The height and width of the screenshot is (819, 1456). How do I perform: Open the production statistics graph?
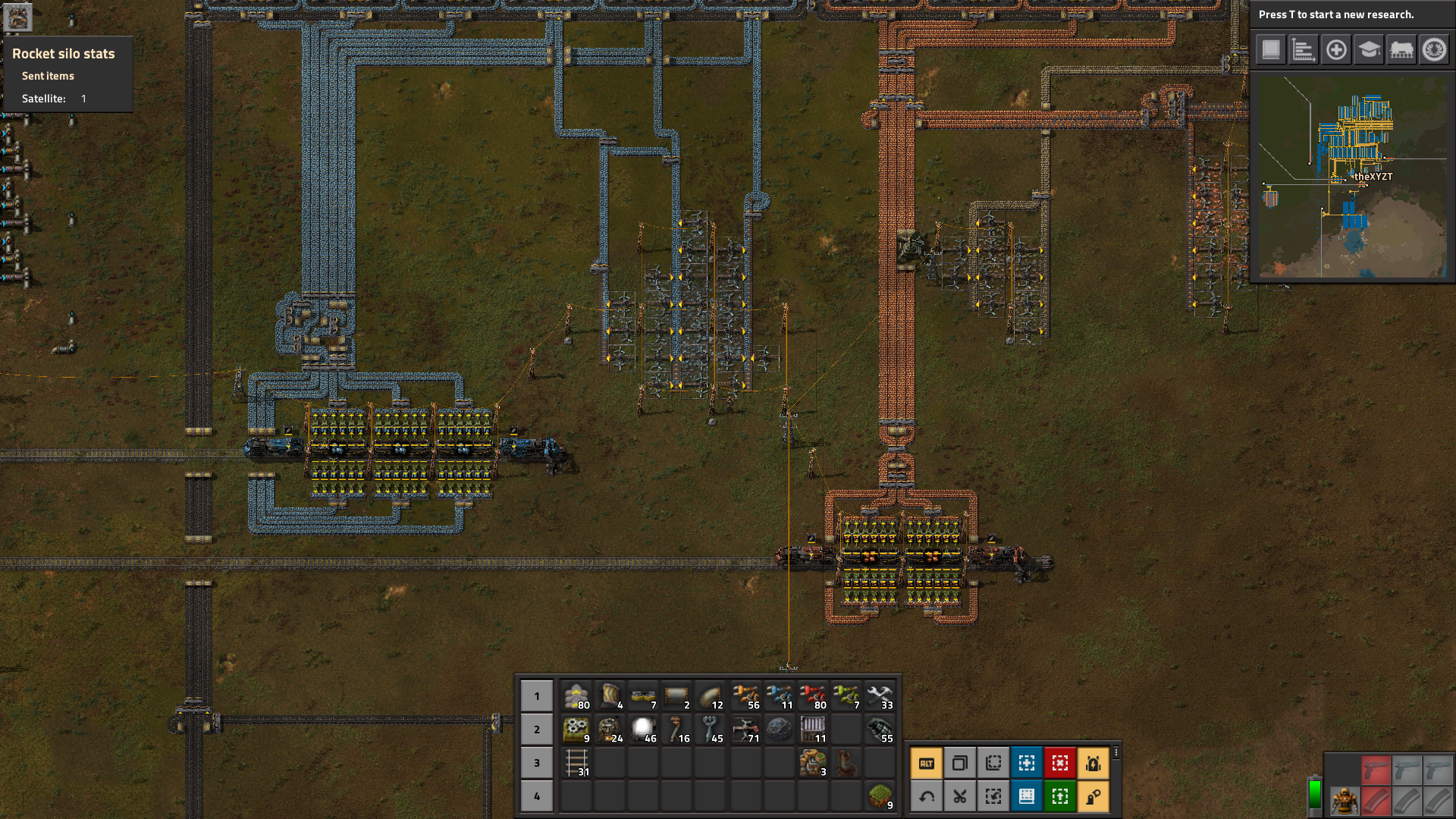click(x=1304, y=50)
